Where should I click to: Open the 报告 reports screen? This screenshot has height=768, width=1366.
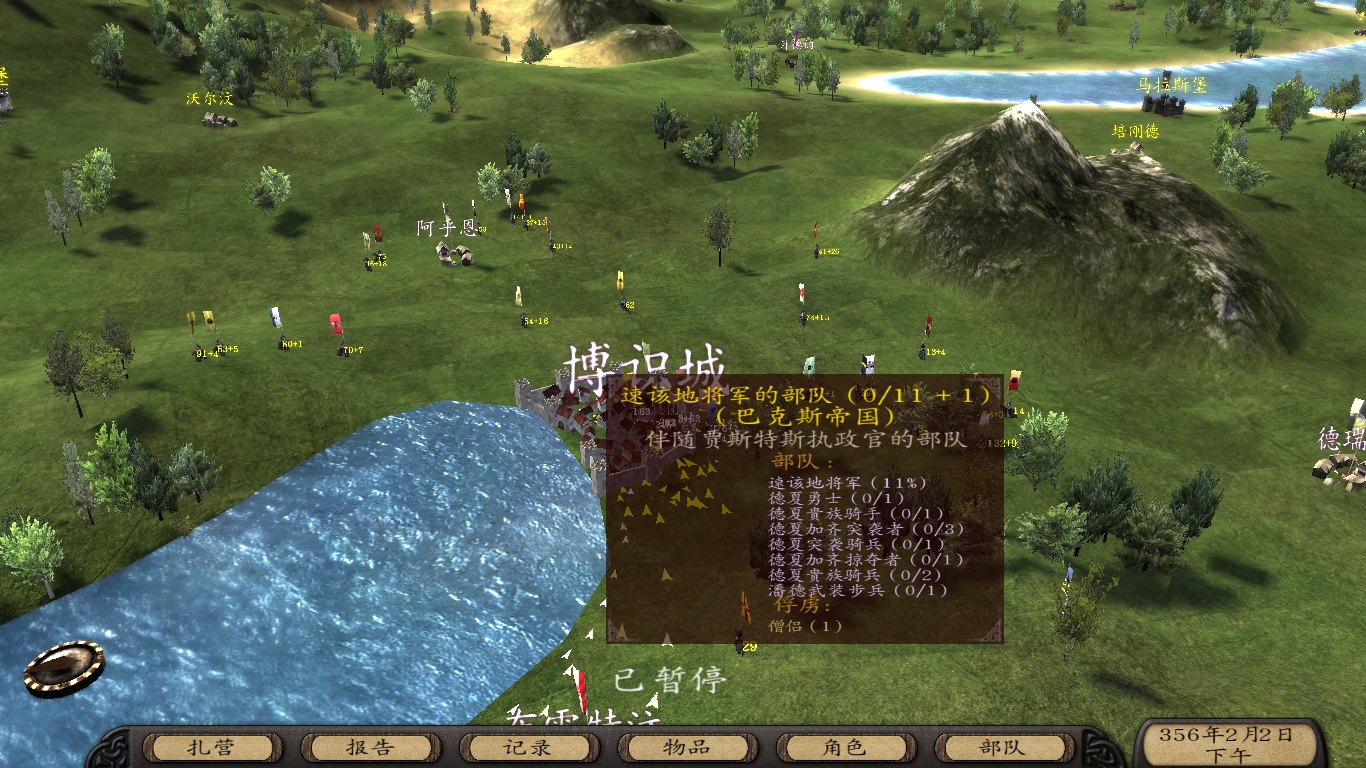click(368, 747)
